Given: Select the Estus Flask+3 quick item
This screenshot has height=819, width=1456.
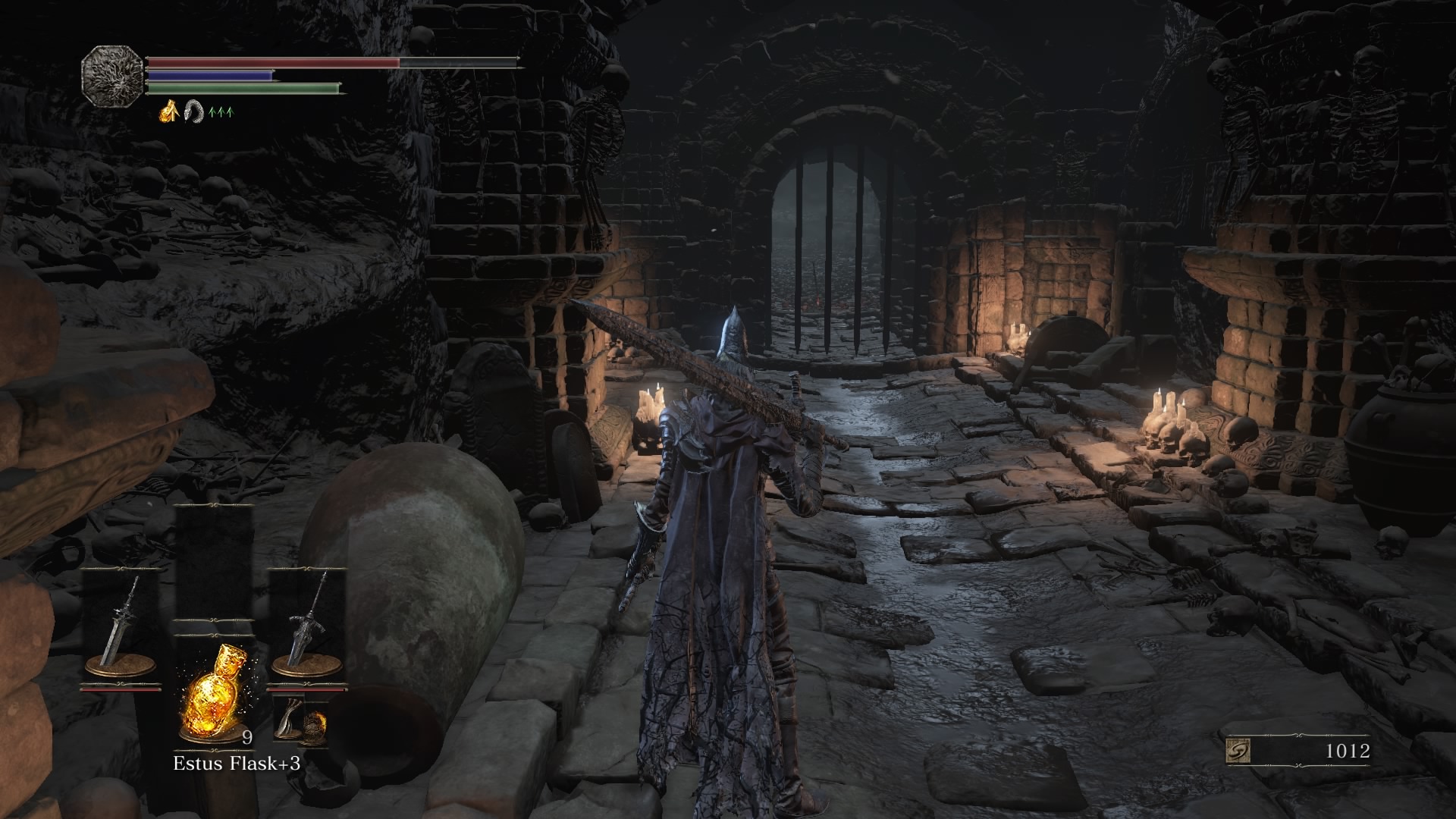Looking at the screenshot, I should click(x=215, y=694).
